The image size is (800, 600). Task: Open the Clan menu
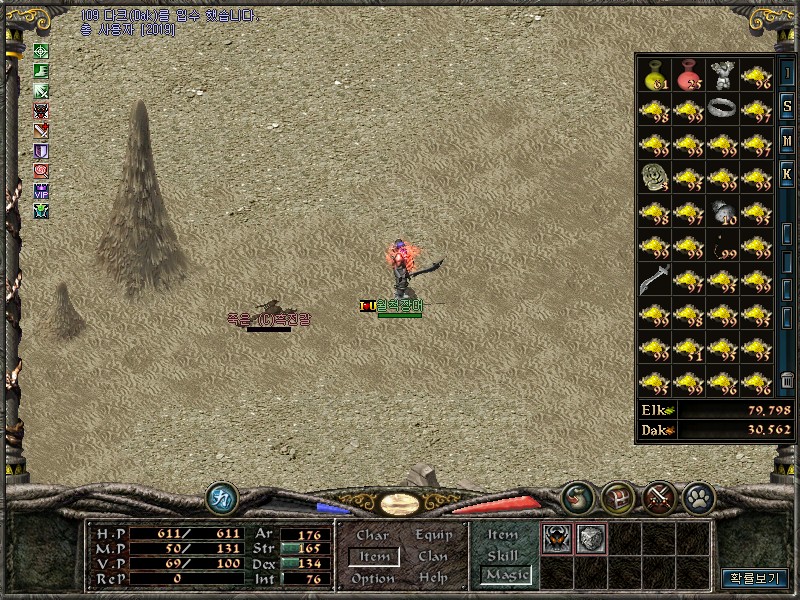tap(433, 556)
